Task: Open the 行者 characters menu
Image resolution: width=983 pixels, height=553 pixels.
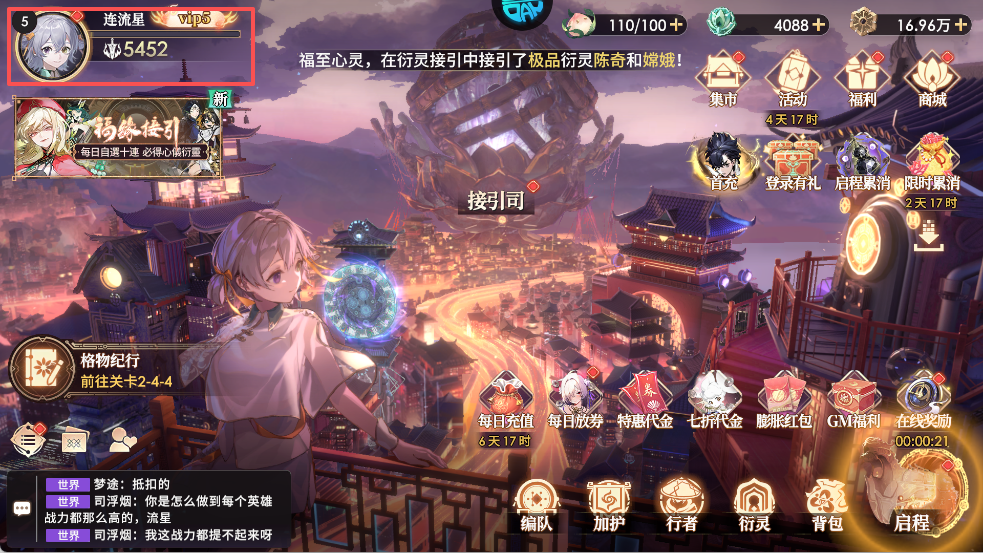Action: click(x=681, y=503)
